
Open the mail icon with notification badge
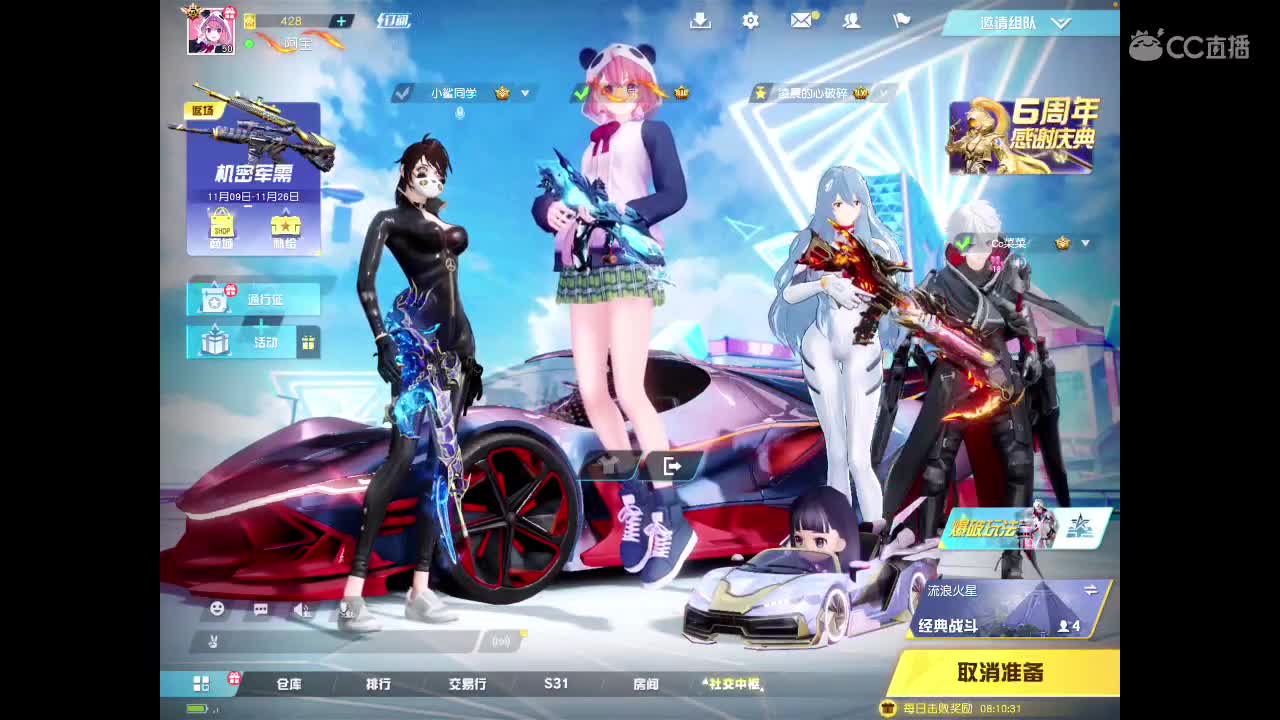801,21
